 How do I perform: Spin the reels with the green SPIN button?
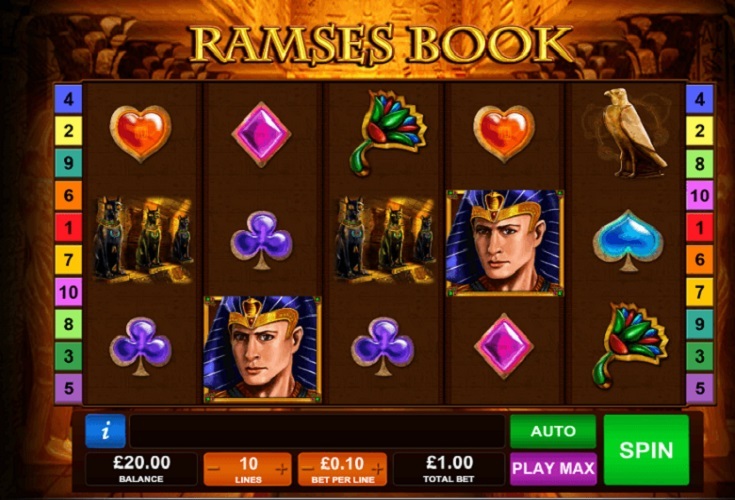click(646, 450)
